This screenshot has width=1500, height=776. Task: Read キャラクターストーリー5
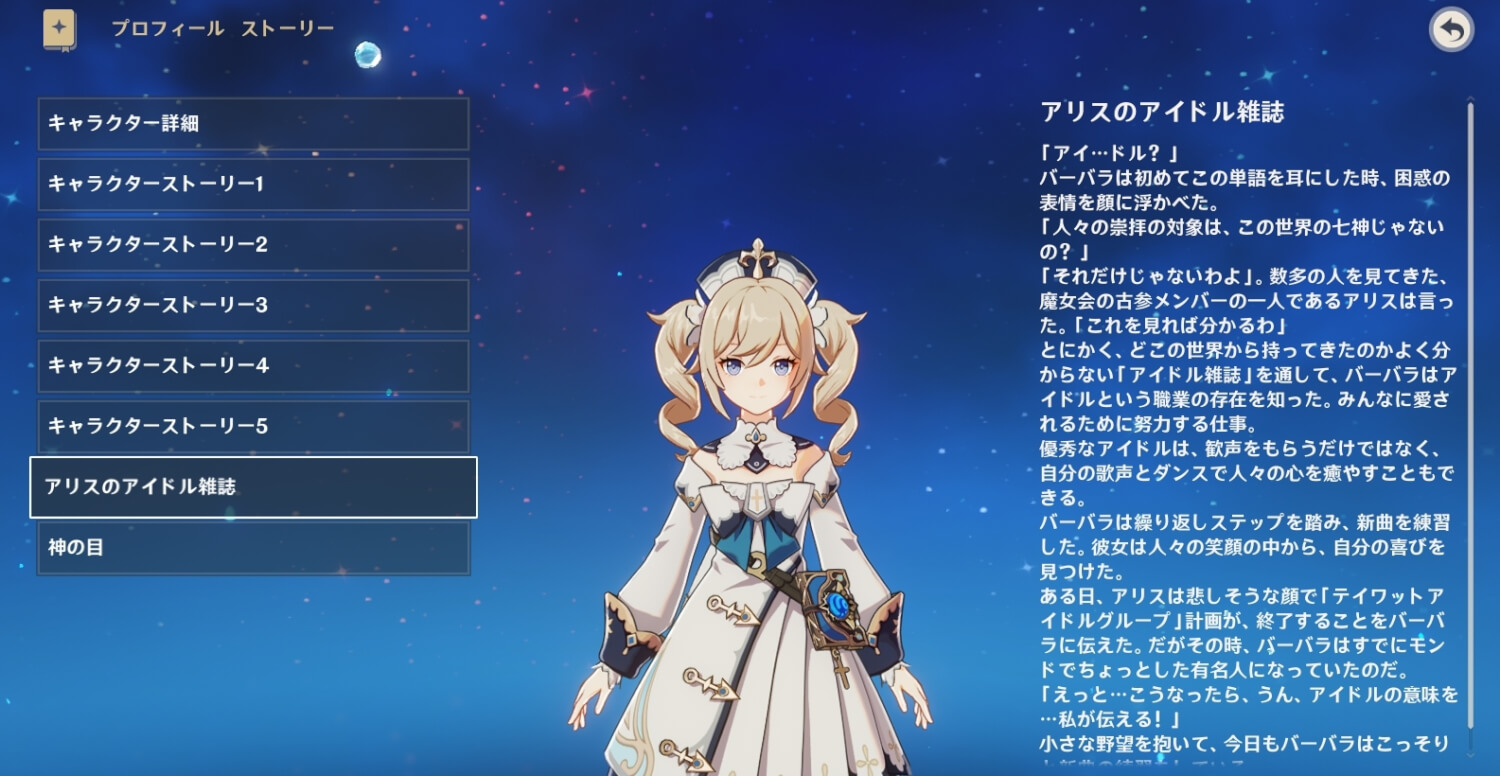click(253, 427)
